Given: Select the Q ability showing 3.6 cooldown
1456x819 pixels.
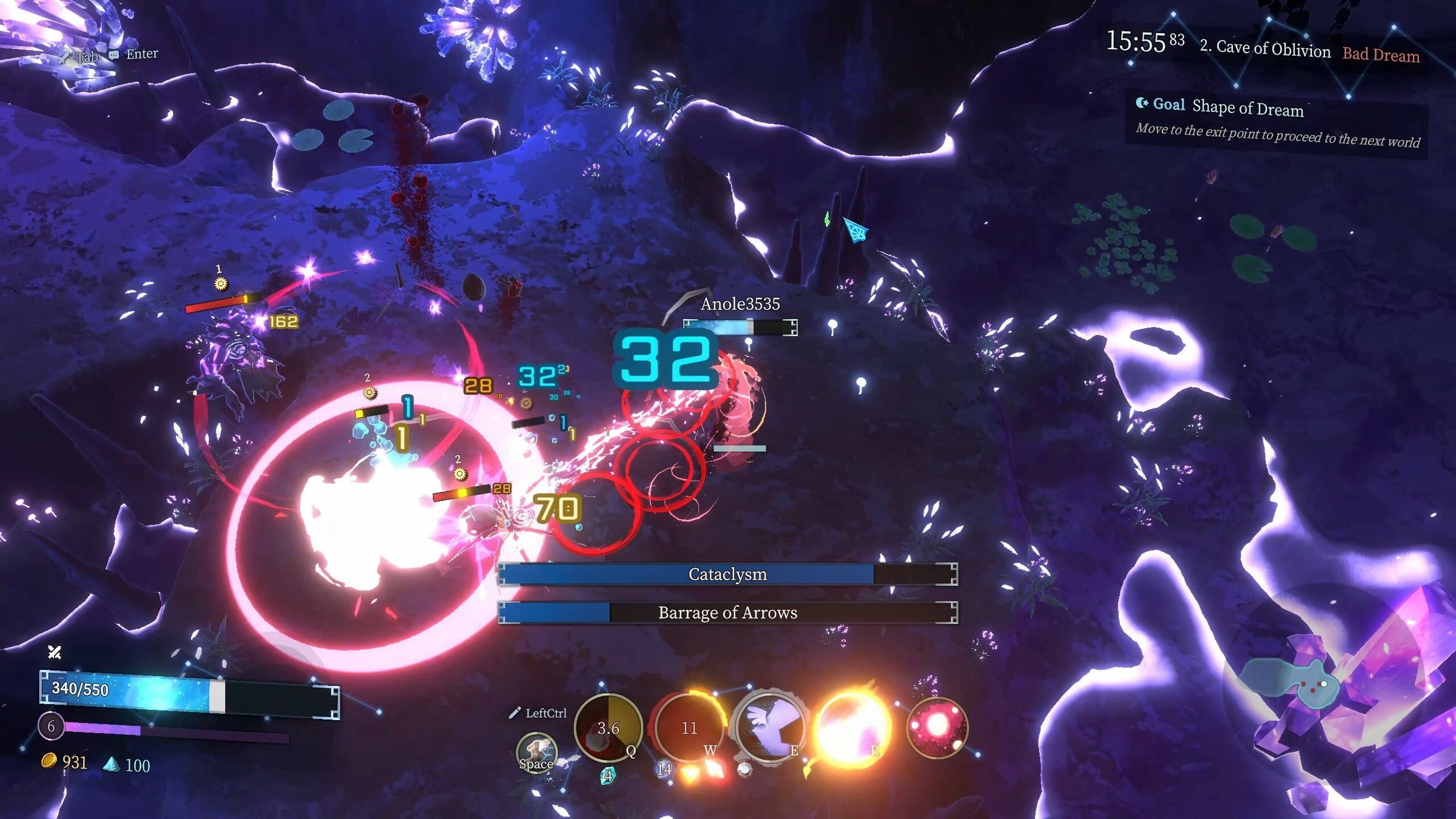Looking at the screenshot, I should pos(609,730).
